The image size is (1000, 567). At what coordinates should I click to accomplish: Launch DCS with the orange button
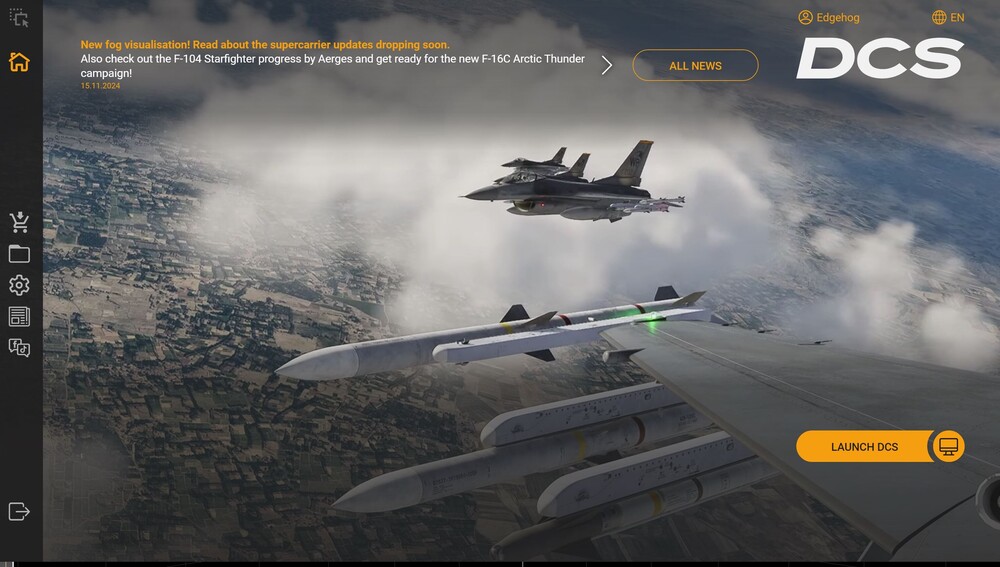pos(864,447)
